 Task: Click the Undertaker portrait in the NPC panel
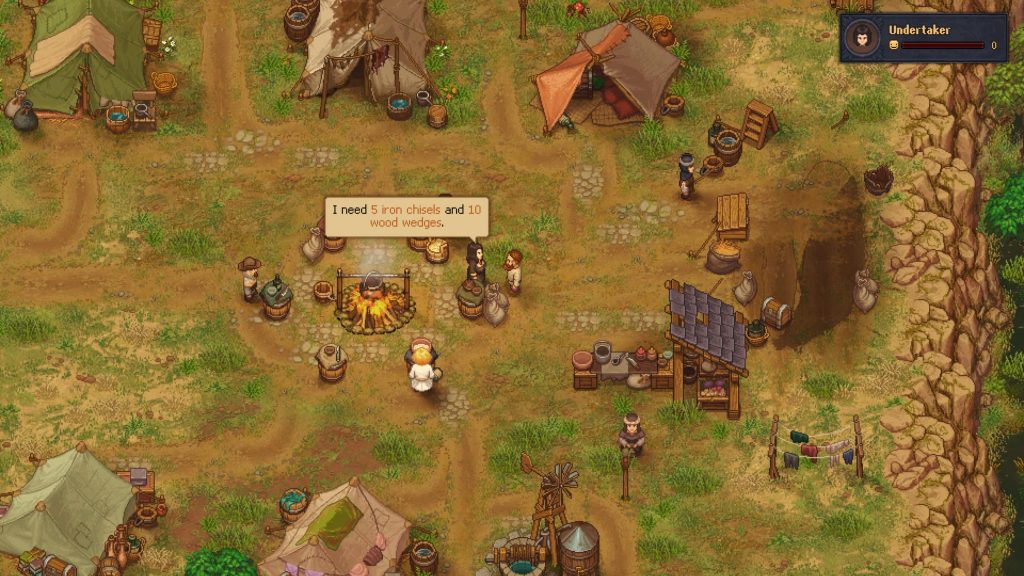click(x=860, y=38)
